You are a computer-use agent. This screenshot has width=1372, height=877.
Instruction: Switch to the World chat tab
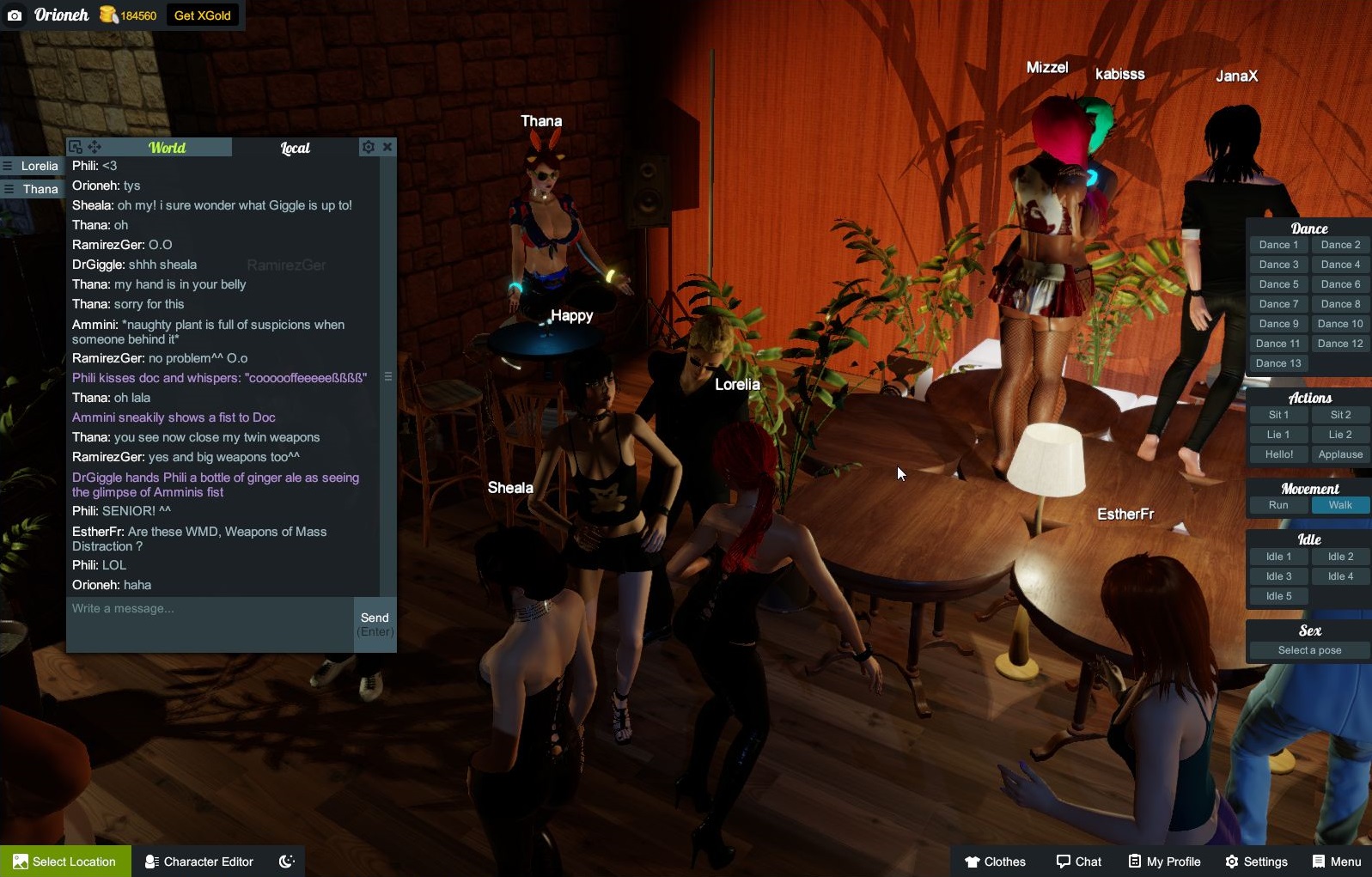(x=168, y=147)
